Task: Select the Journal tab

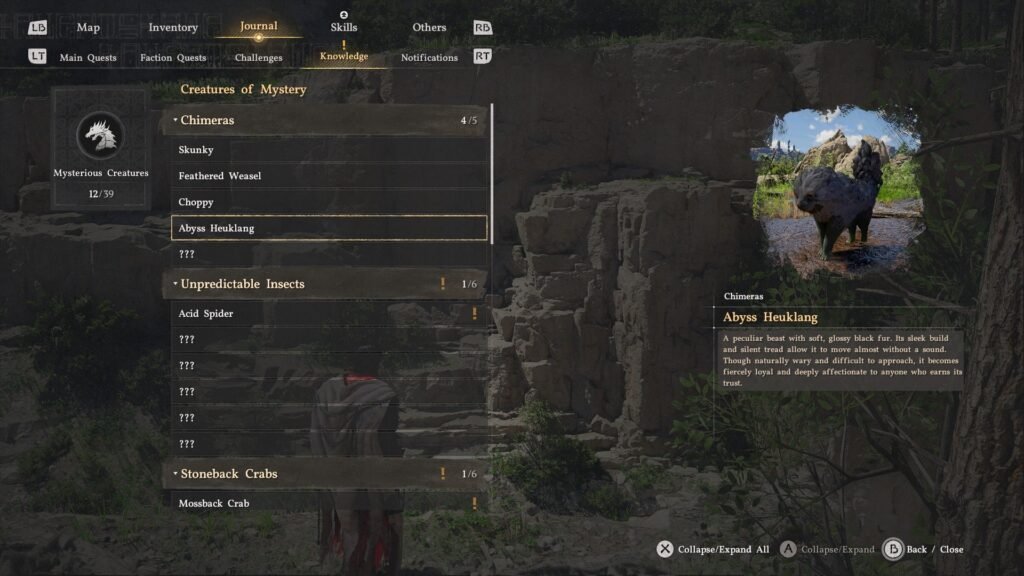Action: point(259,27)
